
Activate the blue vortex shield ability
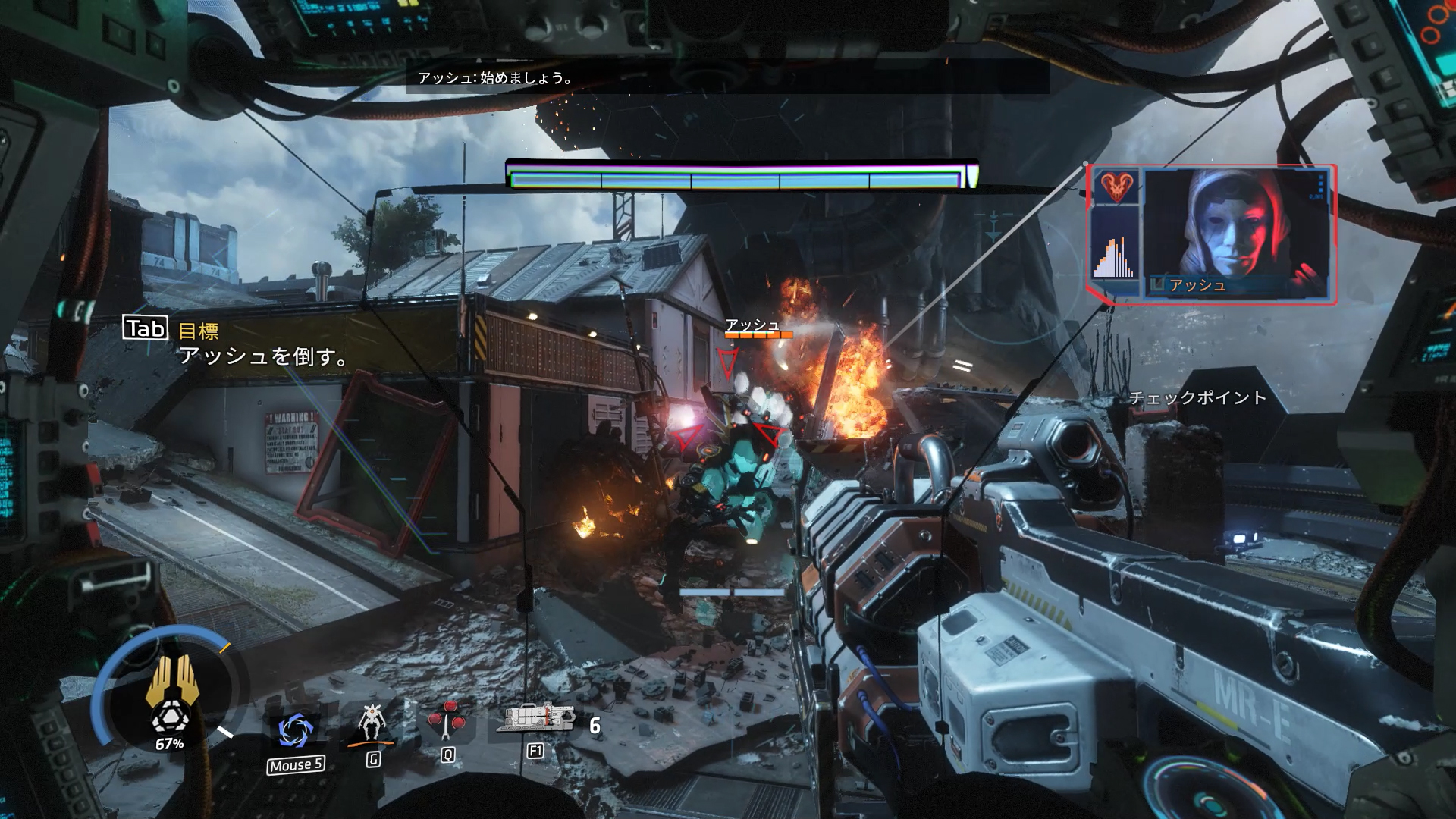[x=295, y=732]
